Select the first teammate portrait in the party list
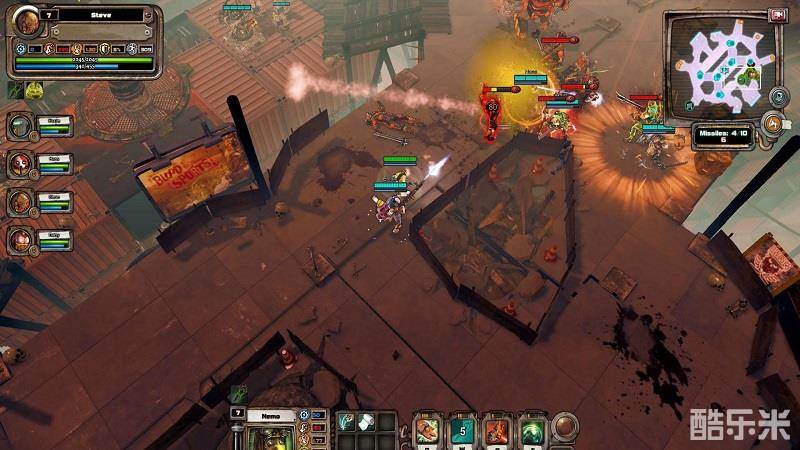 (x=20, y=126)
